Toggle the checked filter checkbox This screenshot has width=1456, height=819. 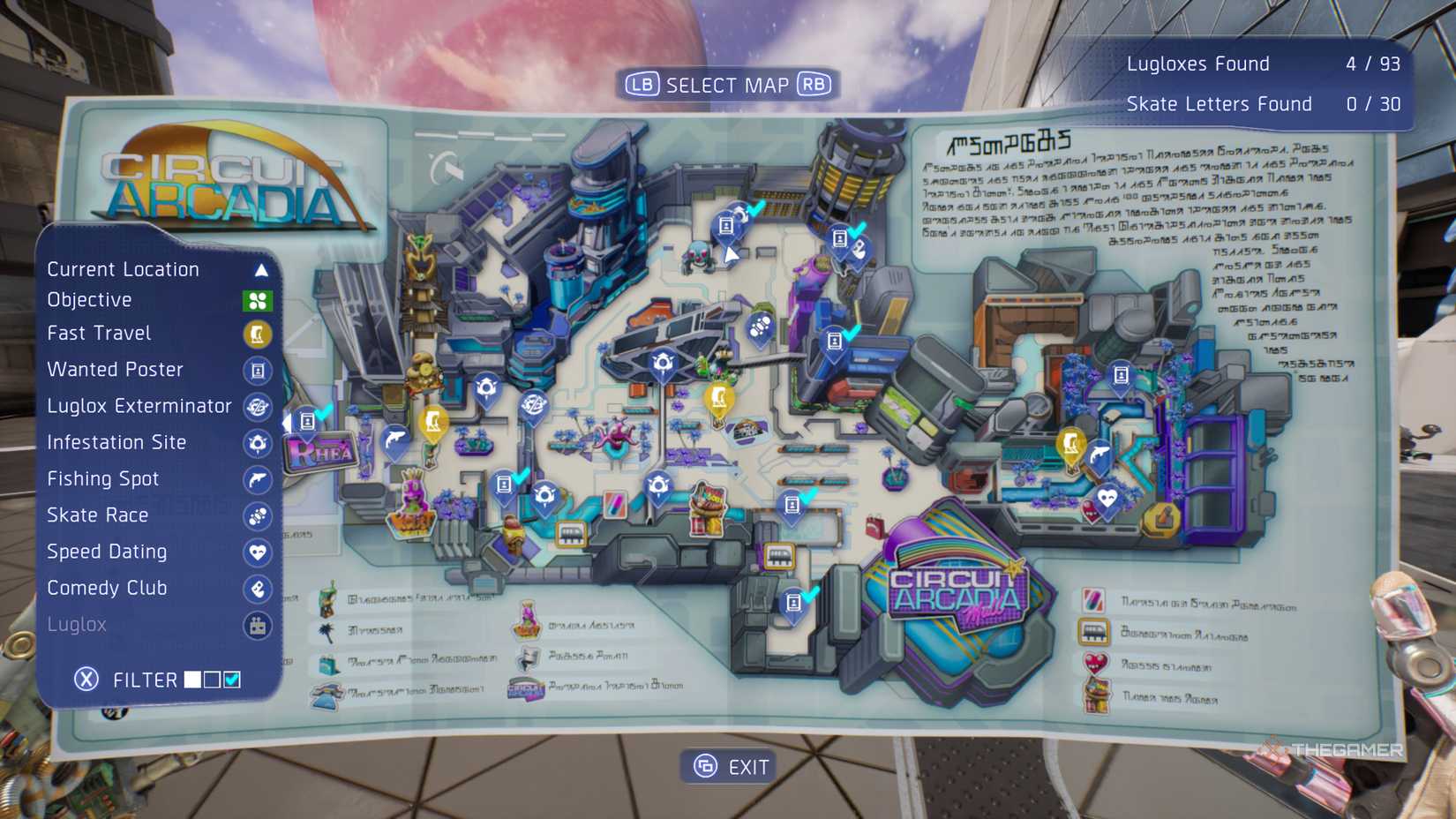tap(231, 680)
